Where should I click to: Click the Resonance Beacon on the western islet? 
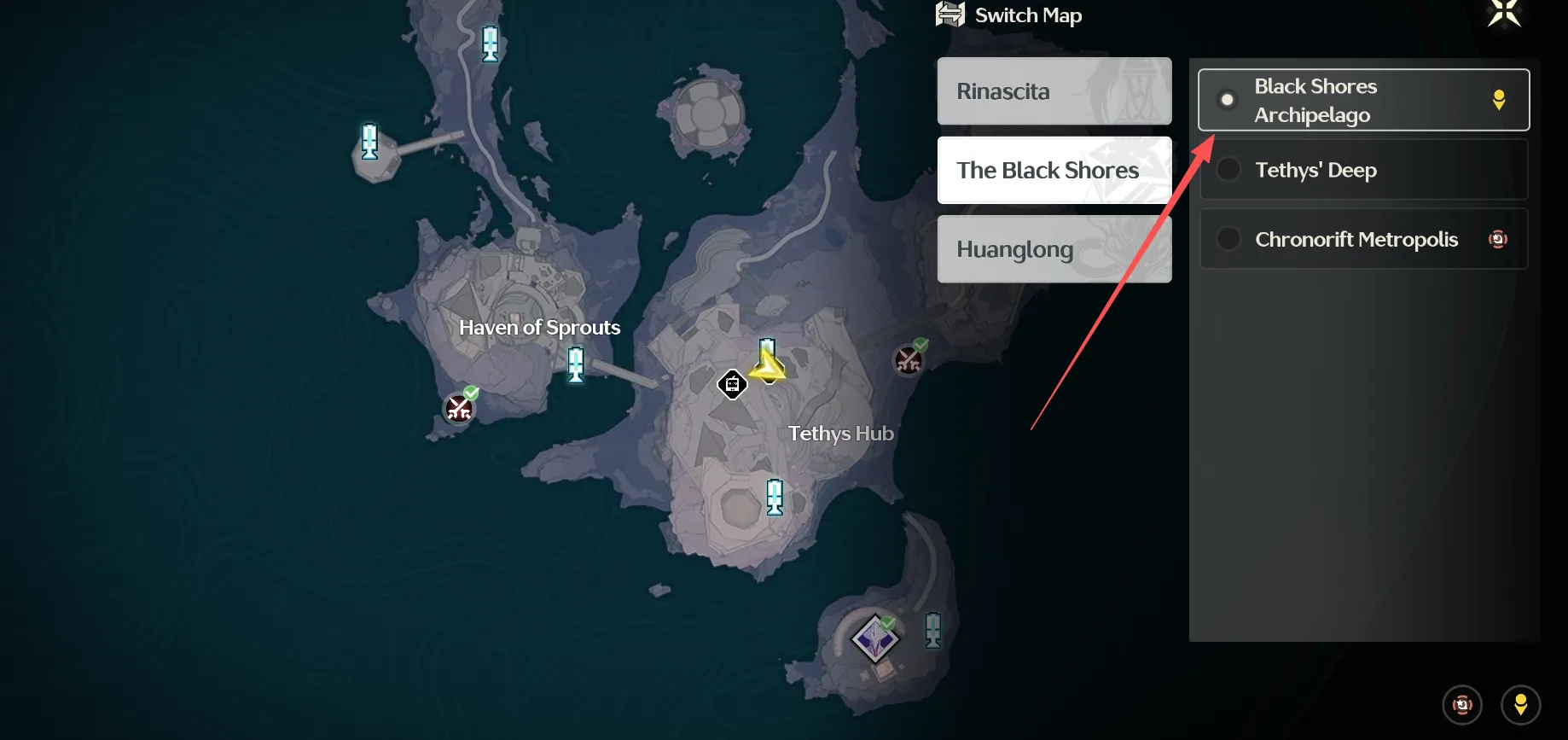369,141
